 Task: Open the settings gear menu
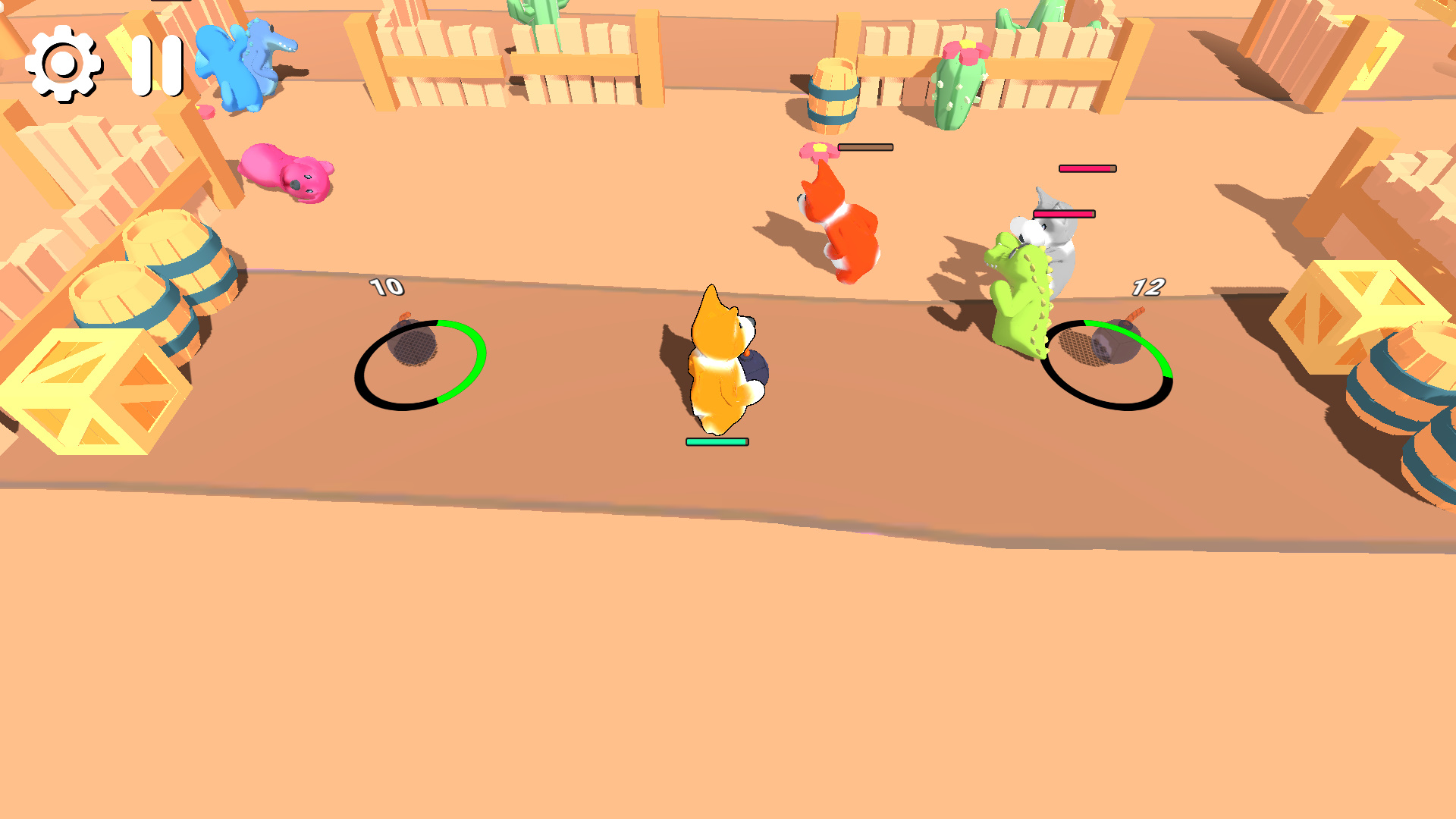pyautogui.click(x=64, y=65)
